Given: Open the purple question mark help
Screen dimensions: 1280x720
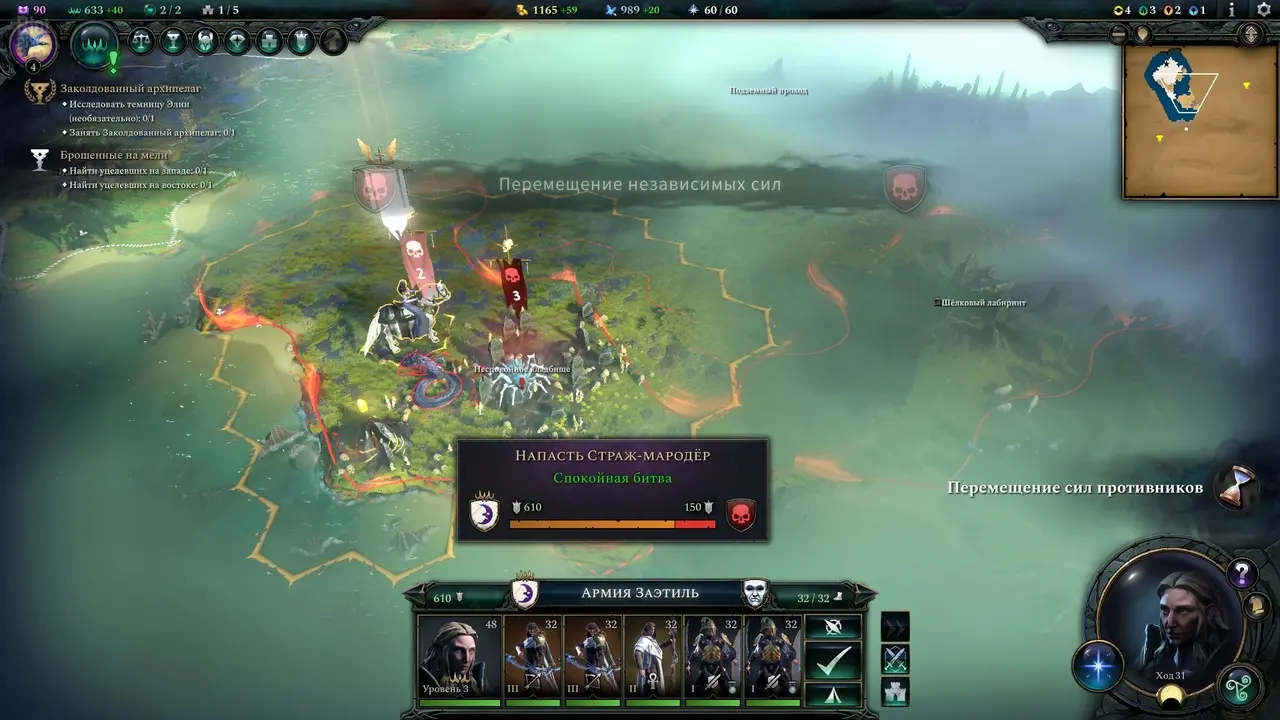Looking at the screenshot, I should [x=1242, y=574].
